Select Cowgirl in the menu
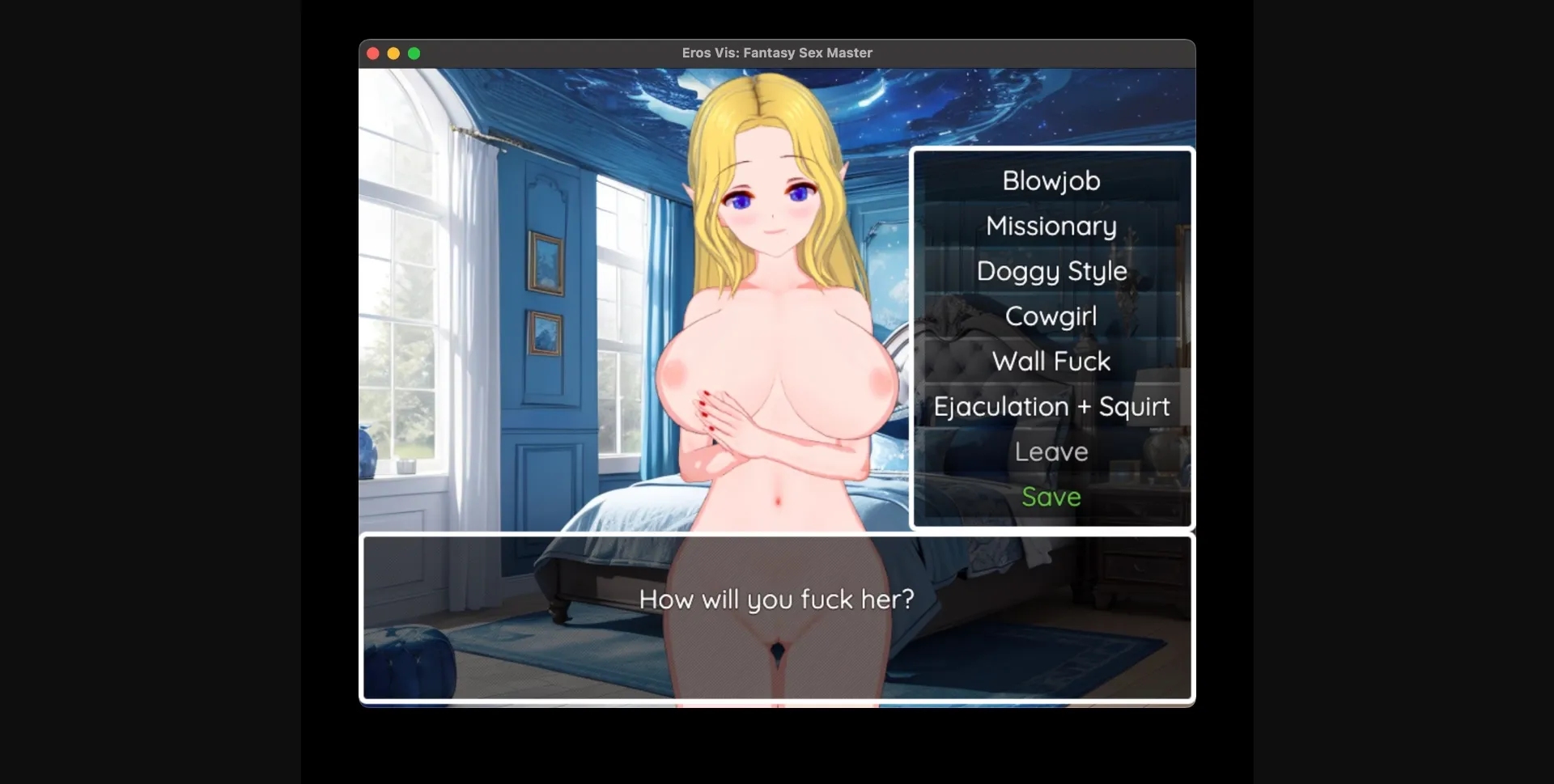The width and height of the screenshot is (1554, 784). click(x=1051, y=316)
